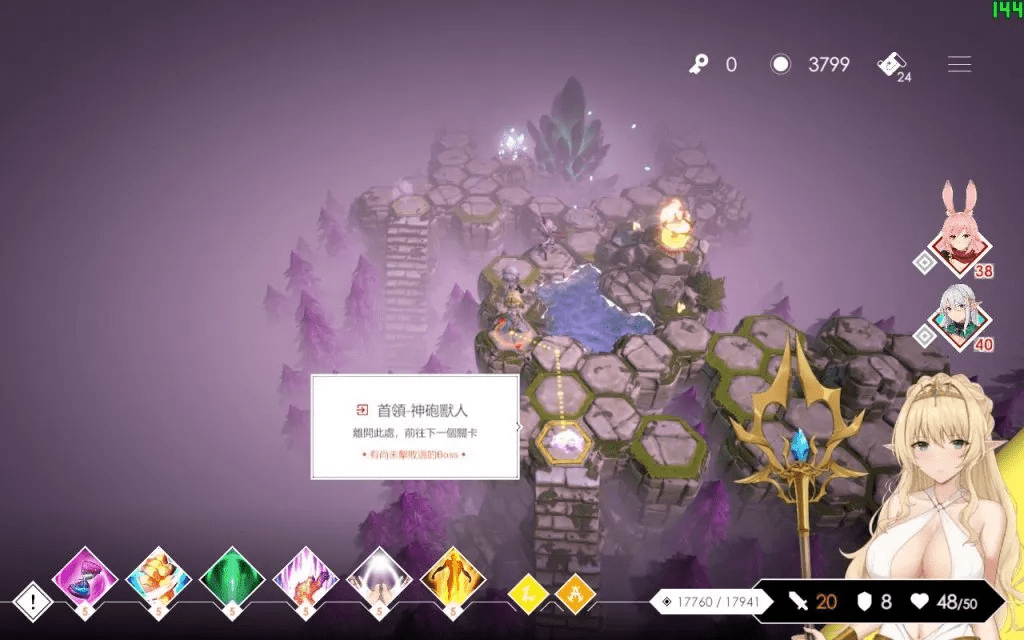The height and width of the screenshot is (640, 1024).
Task: Choose the boss exit tooltip 首領-神砲獸人
Action: 415,427
